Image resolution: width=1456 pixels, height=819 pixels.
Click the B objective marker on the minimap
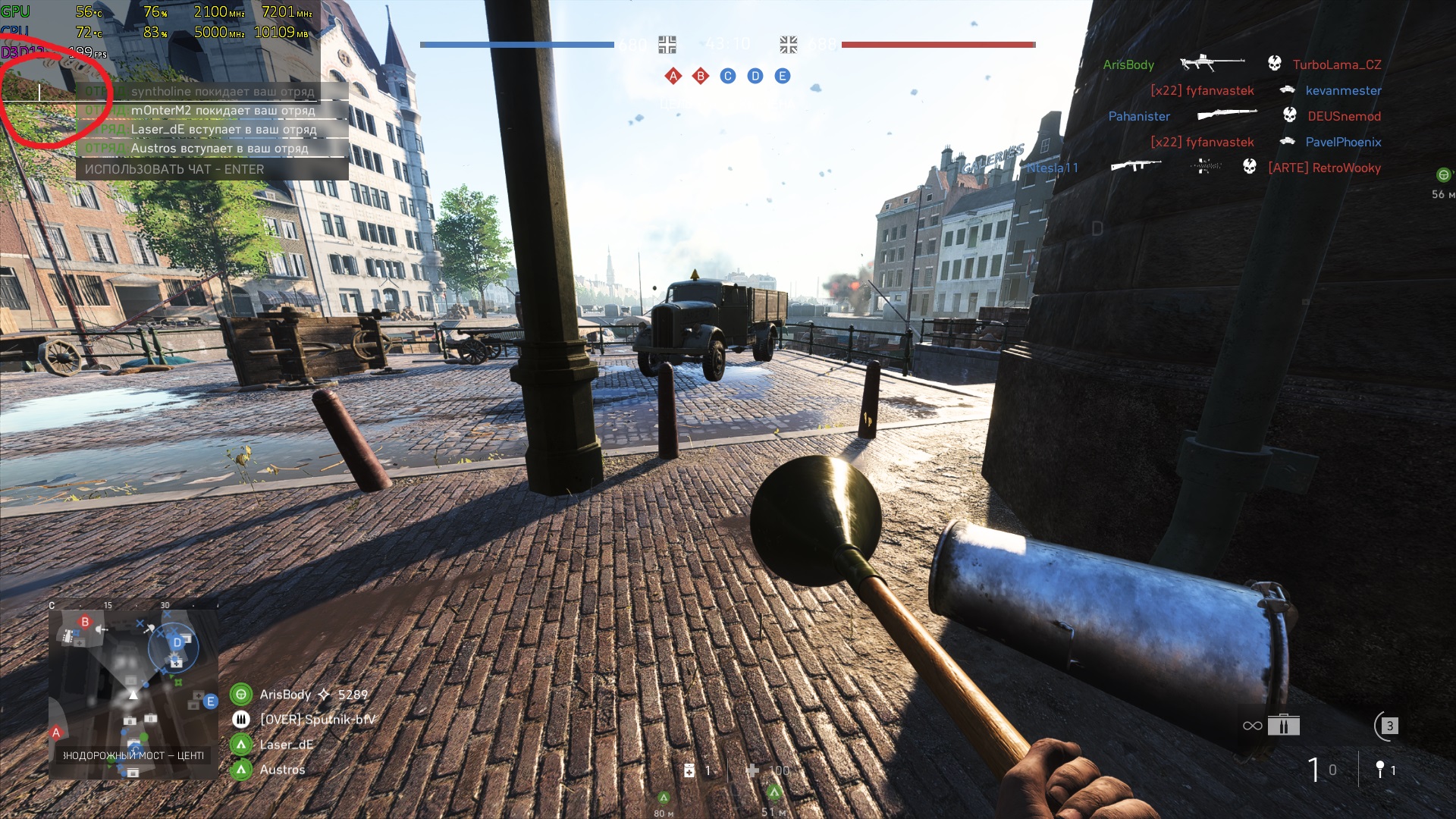pos(85,623)
